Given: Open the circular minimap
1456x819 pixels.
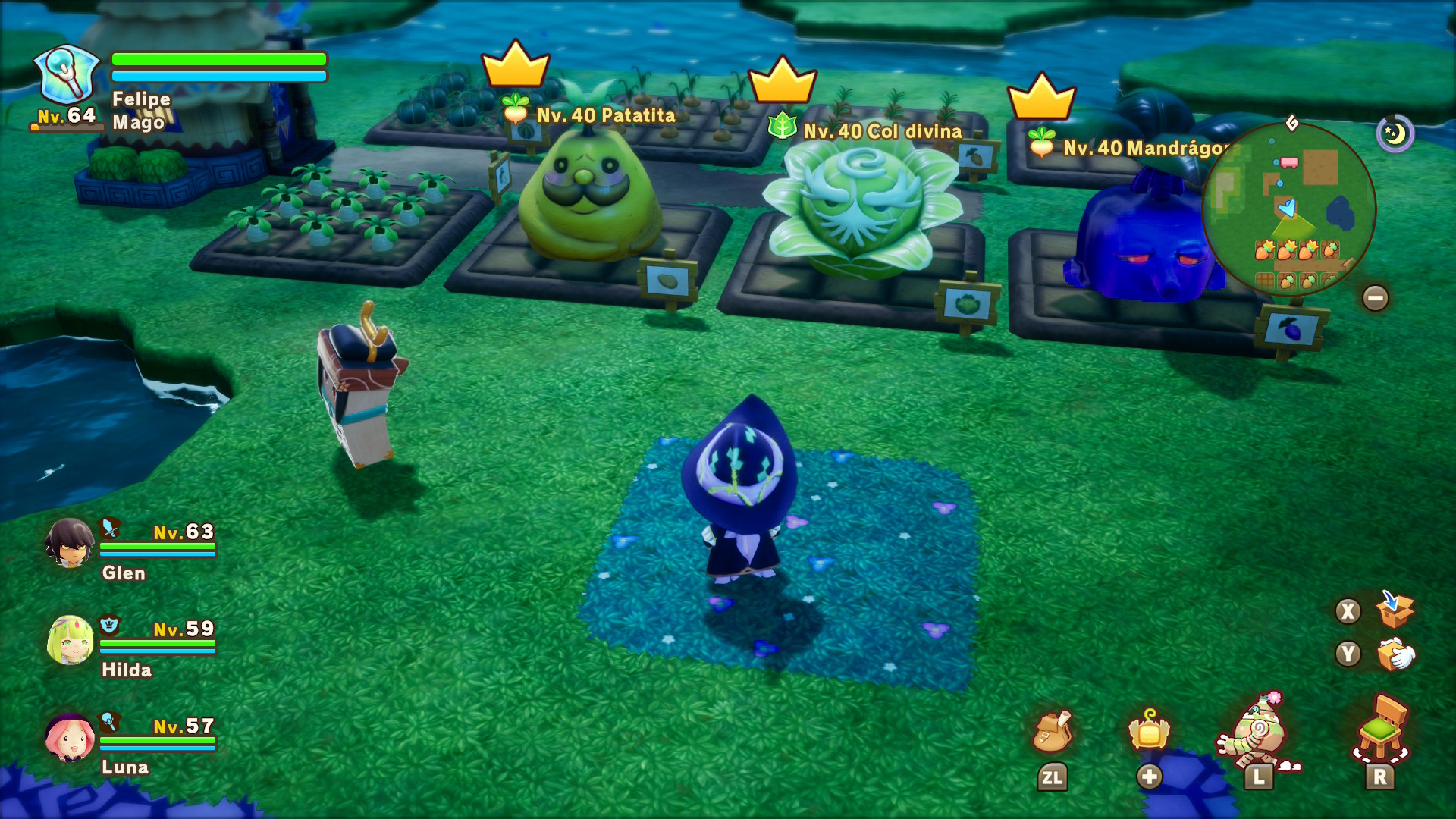Looking at the screenshot, I should click(x=1288, y=209).
